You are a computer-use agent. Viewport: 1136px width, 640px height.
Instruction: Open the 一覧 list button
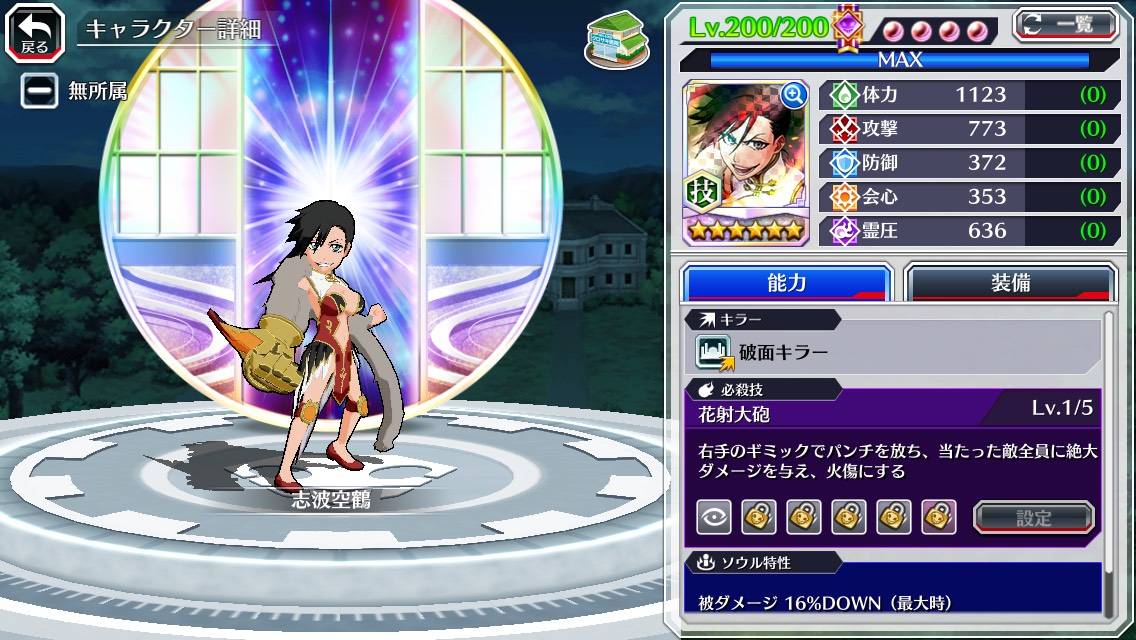tap(1068, 24)
